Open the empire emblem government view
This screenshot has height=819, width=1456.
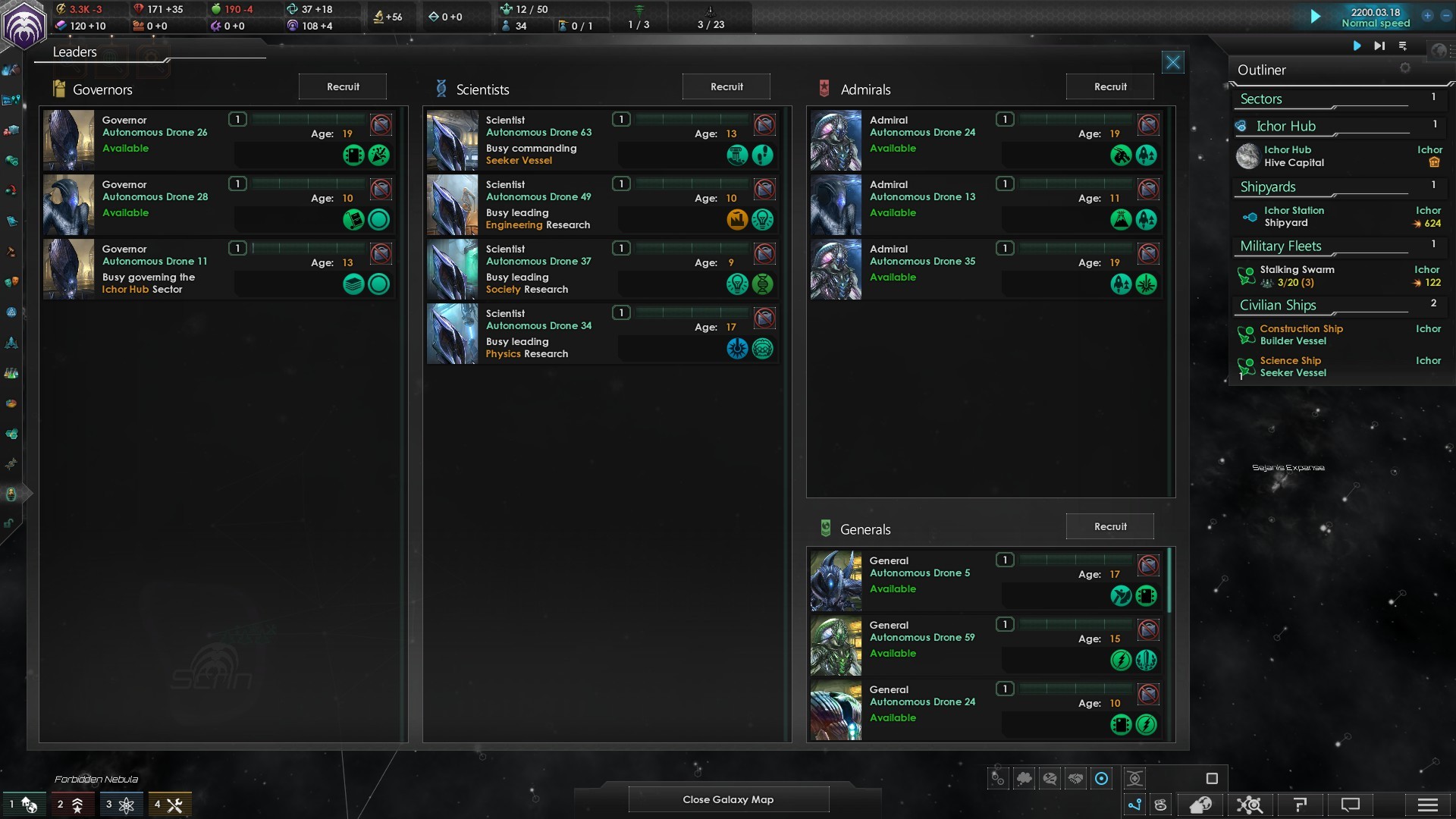point(24,24)
